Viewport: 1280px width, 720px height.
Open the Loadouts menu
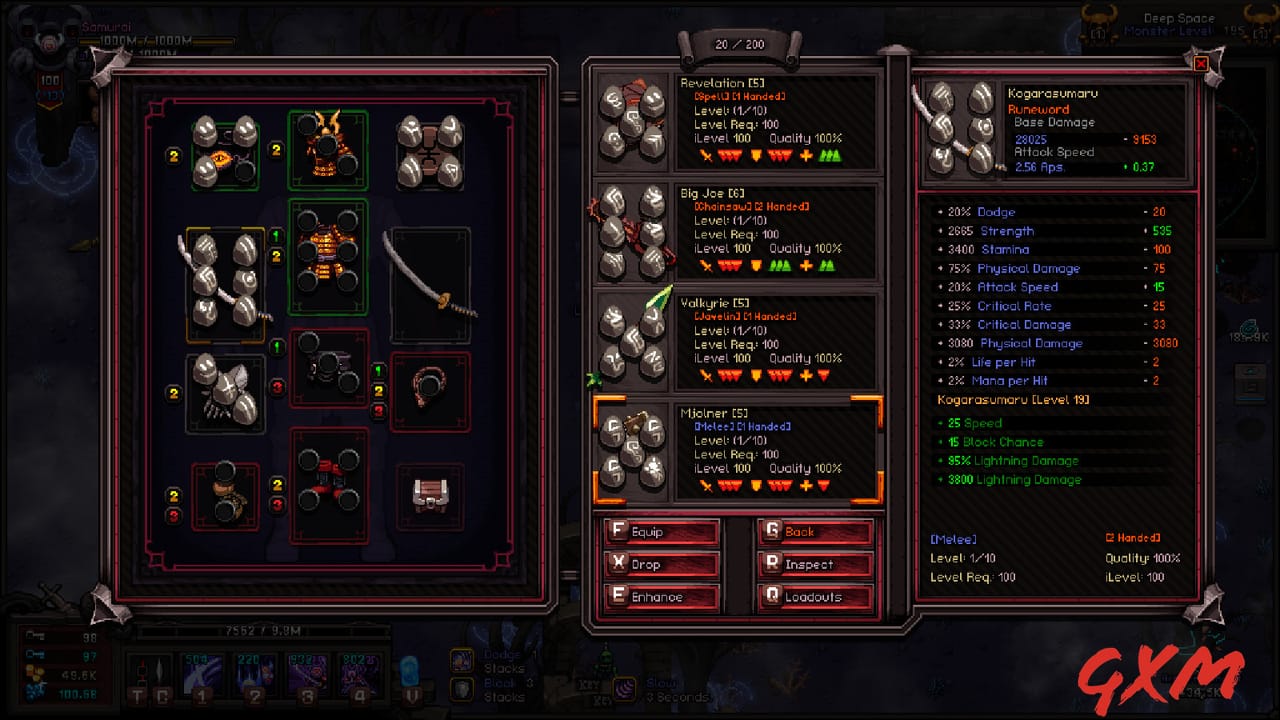pos(814,595)
